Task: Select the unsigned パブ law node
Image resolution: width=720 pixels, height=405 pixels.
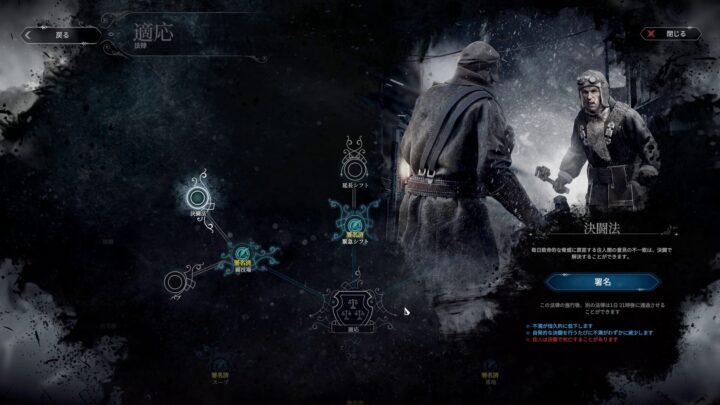Action: pyautogui.click(x=179, y=282)
